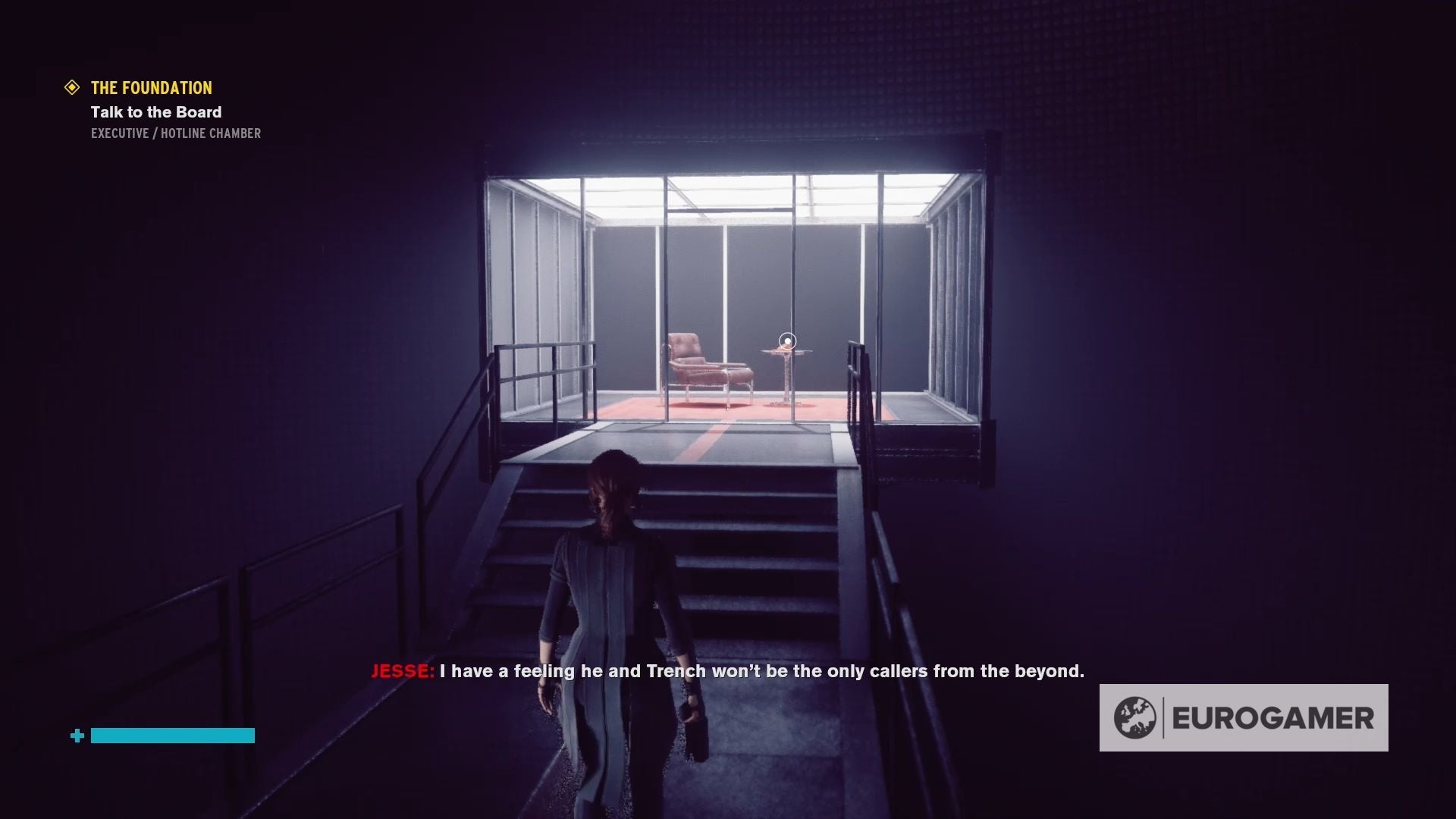Toggle the subtitle caption display
The height and width of the screenshot is (819, 1456).
click(728, 670)
